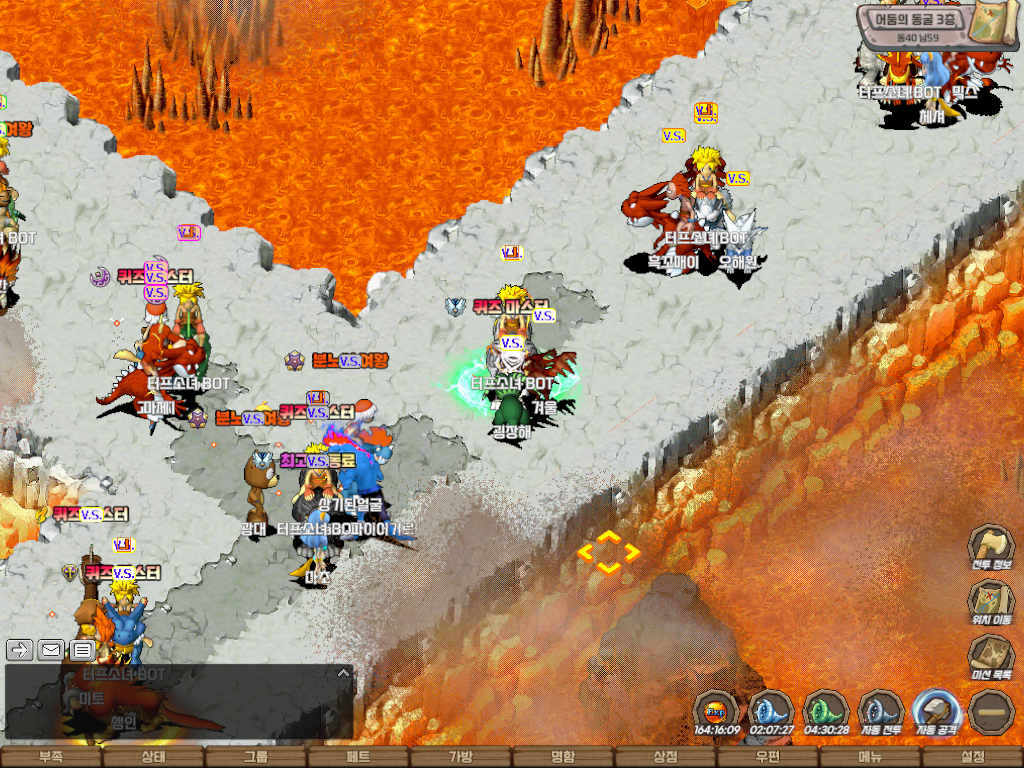
Task: Open the 그룹 (group) menu
Action: coord(256,757)
